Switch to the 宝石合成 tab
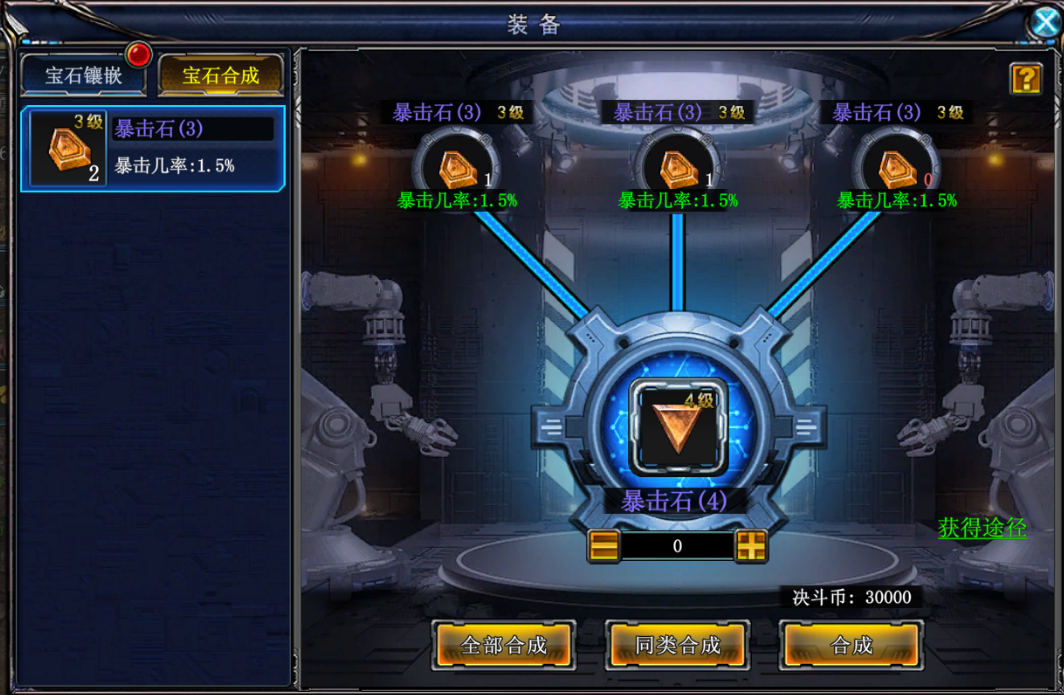Screen dimensions: 1064x695 coord(221,75)
